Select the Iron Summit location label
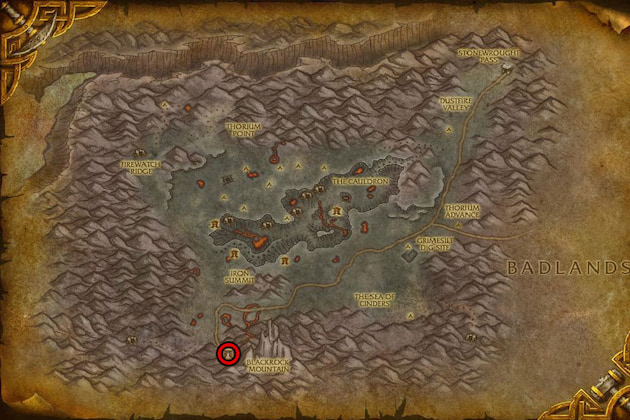The image size is (630, 420). (x=238, y=277)
